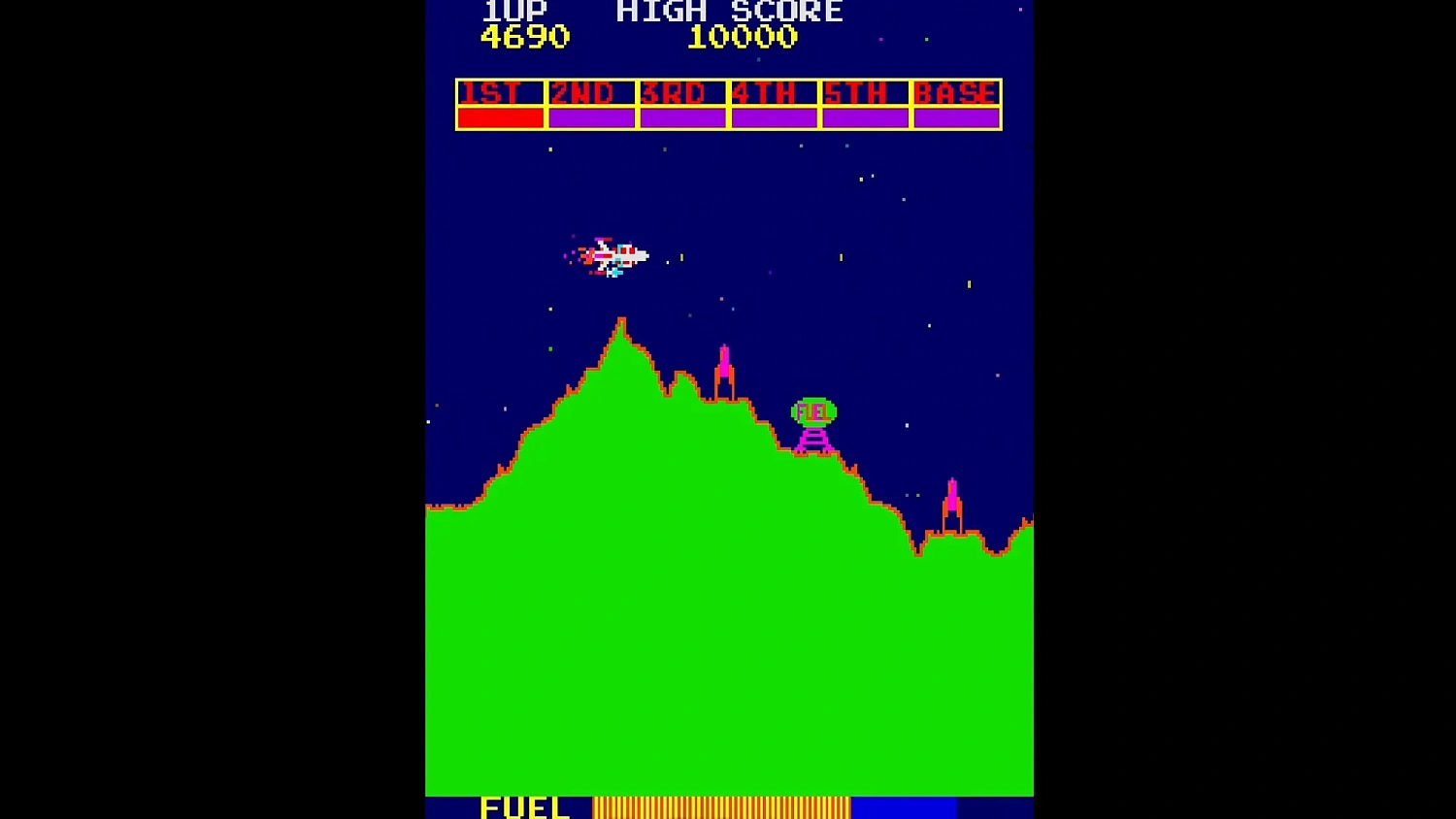Select the pink rocket on the mountain peak
The image size is (1456, 819).
(x=724, y=369)
